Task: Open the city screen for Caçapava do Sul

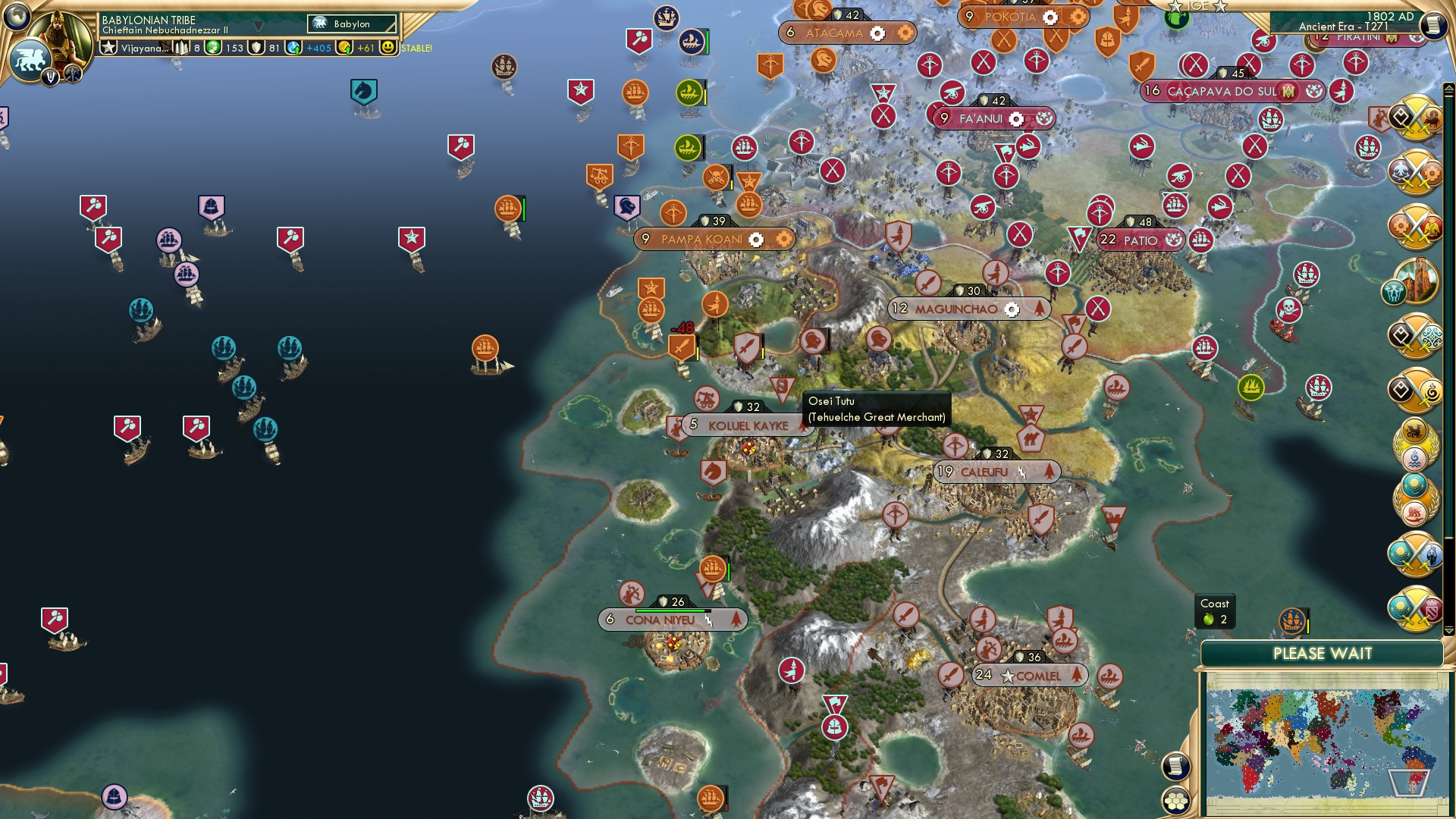Action: [x=1219, y=90]
